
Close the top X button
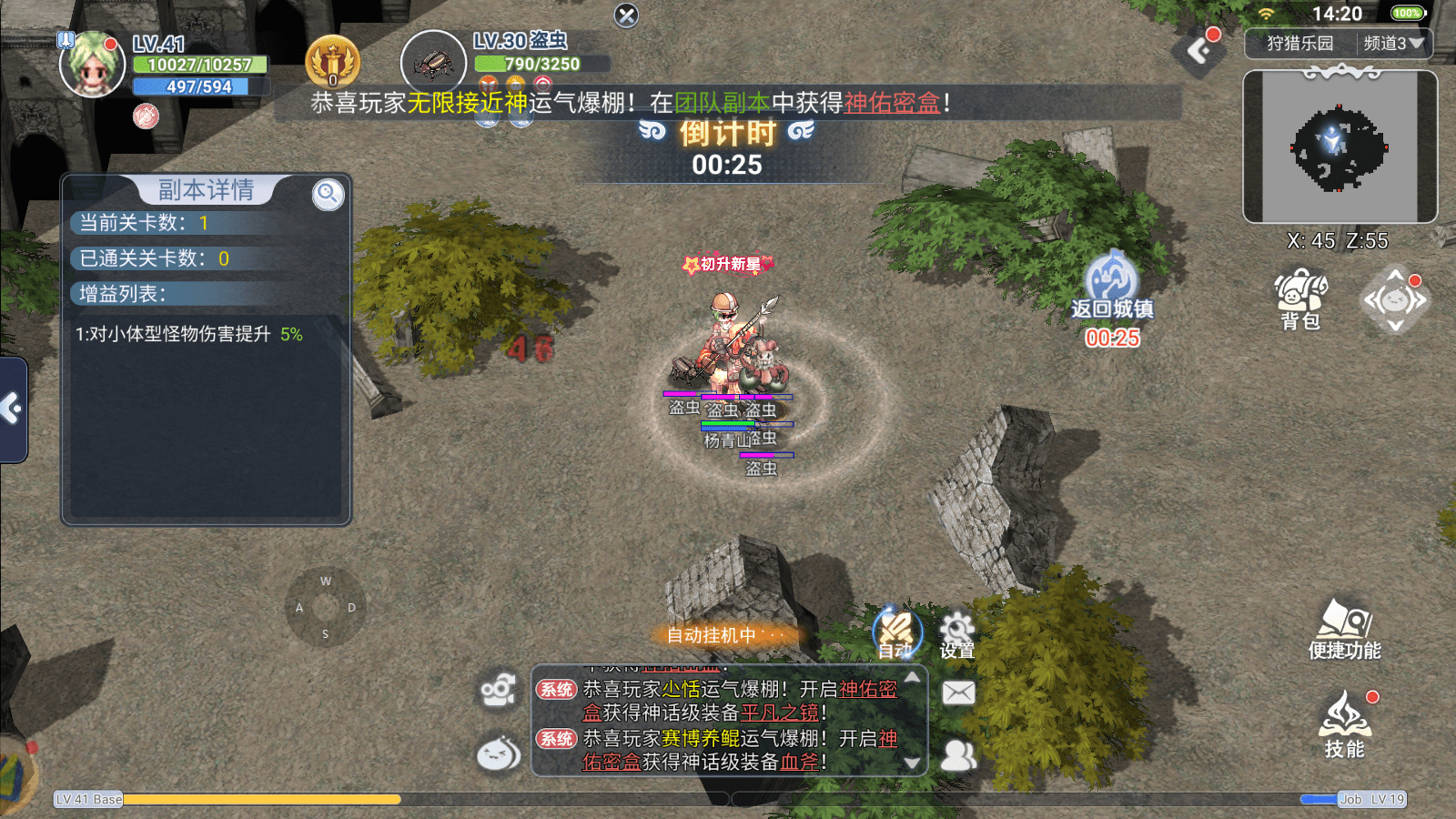tap(626, 15)
